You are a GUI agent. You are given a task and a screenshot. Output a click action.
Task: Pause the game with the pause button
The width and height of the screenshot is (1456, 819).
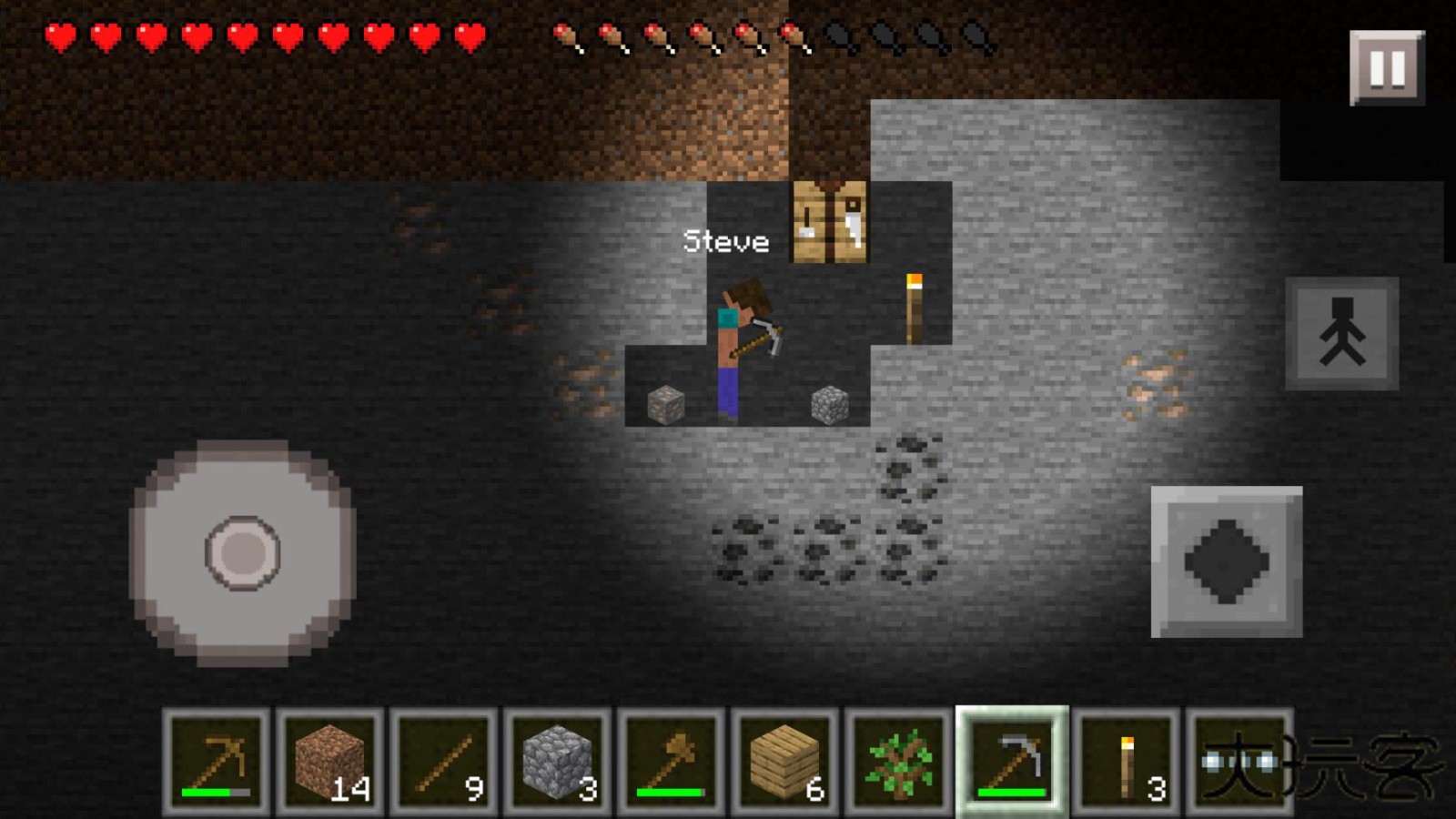[1387, 68]
